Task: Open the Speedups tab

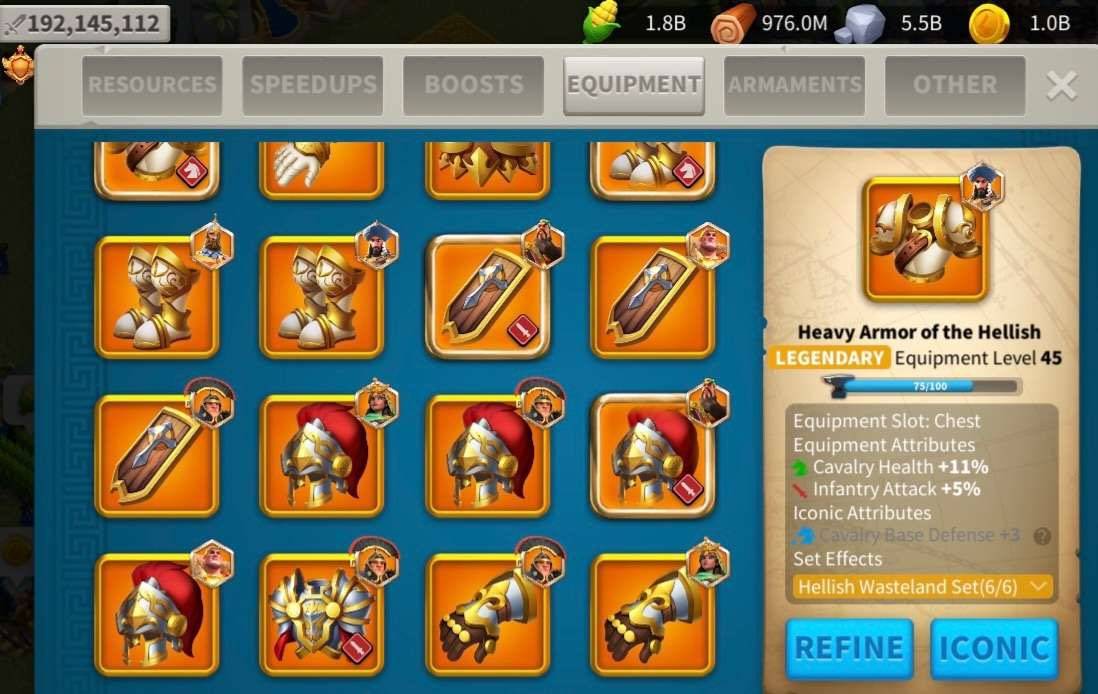Action: (x=313, y=85)
